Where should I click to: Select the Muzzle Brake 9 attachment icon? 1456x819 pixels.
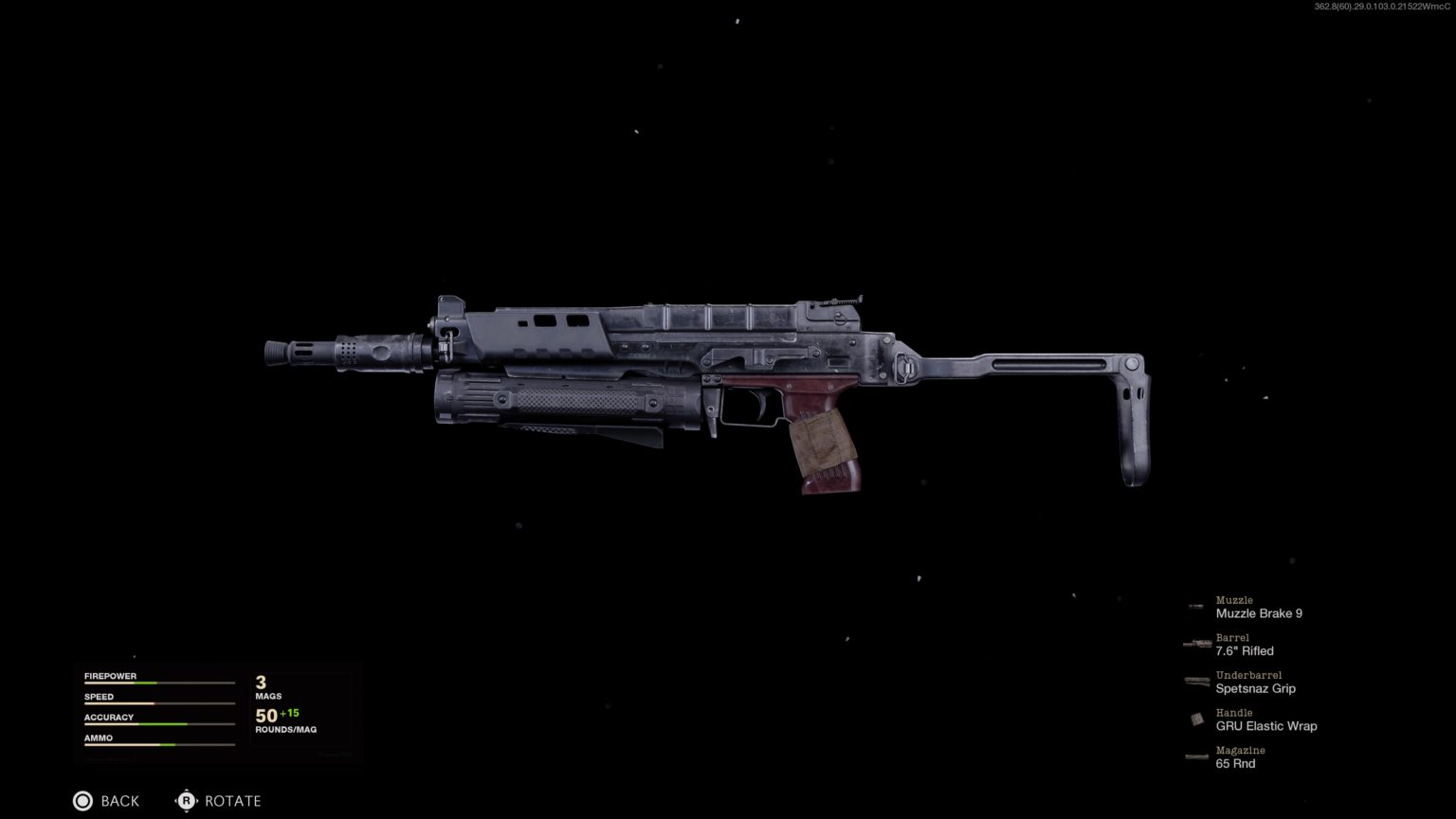[1194, 607]
